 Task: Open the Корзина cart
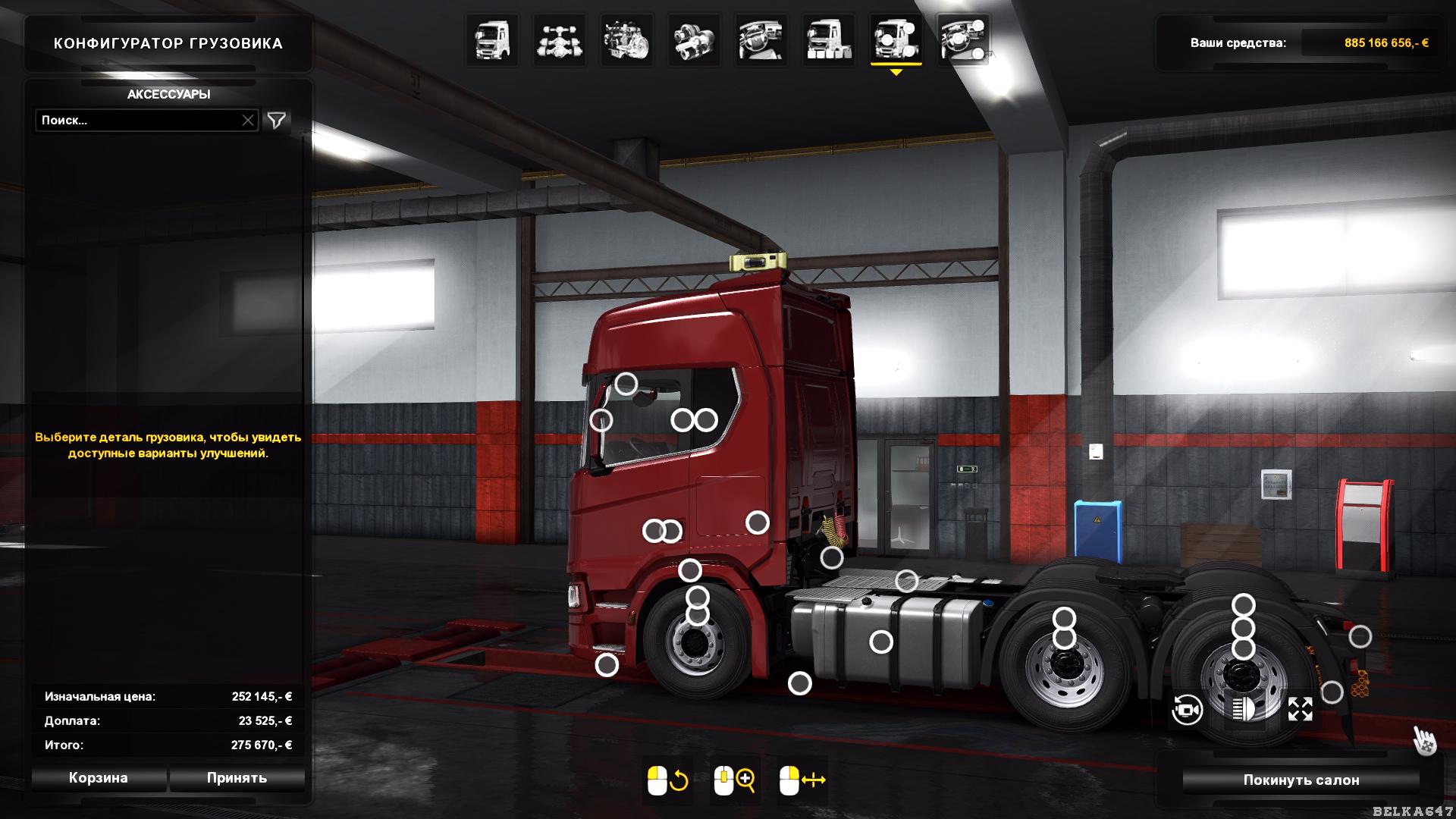click(99, 778)
